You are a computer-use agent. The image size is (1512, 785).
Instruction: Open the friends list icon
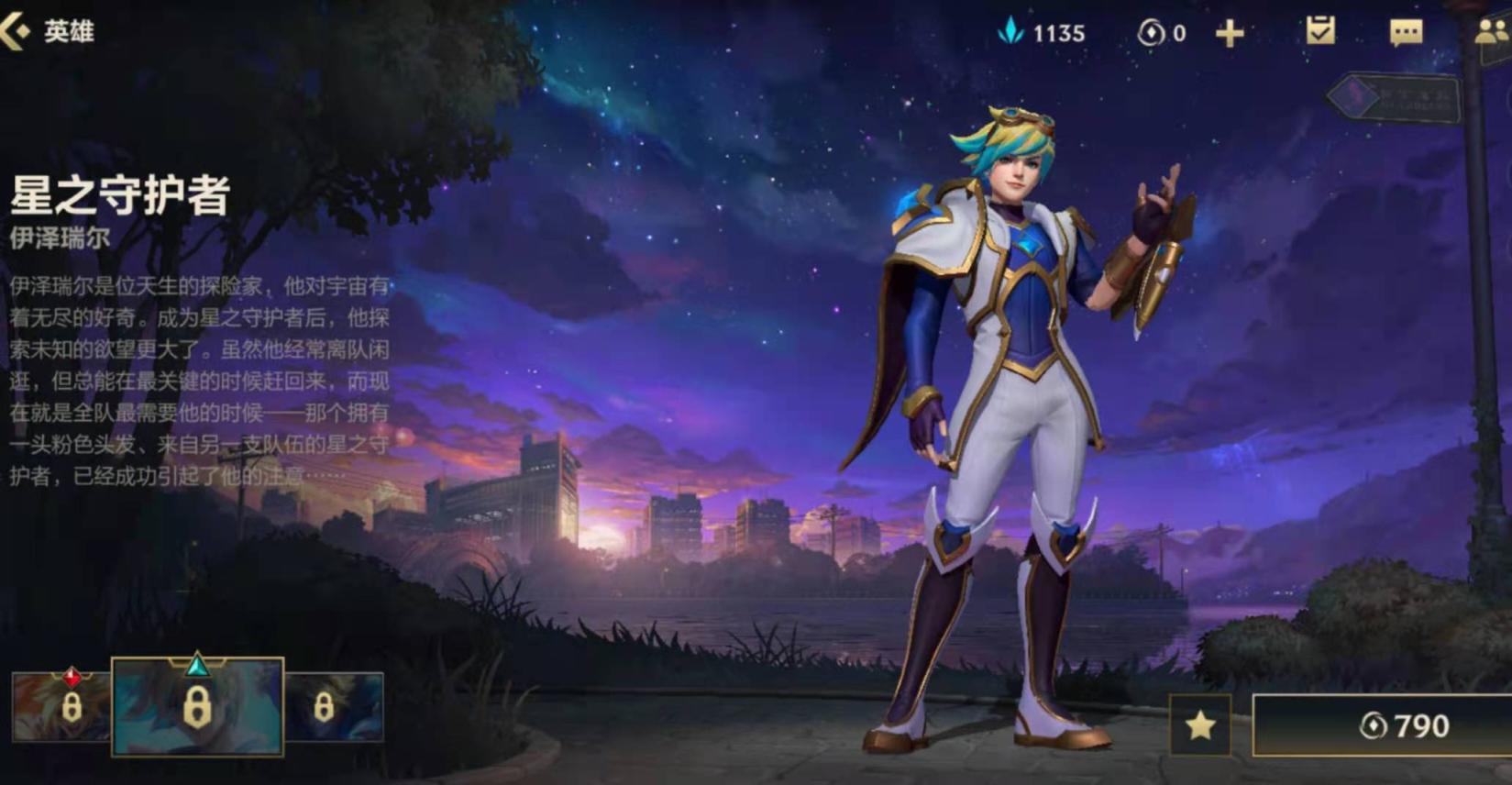pos(1492,33)
